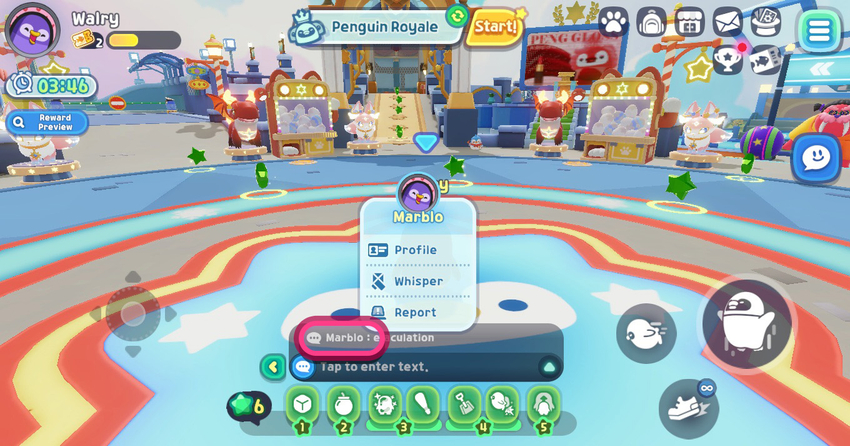850x446 pixels.
Task: Open the hamburger main menu
Action: point(819,30)
